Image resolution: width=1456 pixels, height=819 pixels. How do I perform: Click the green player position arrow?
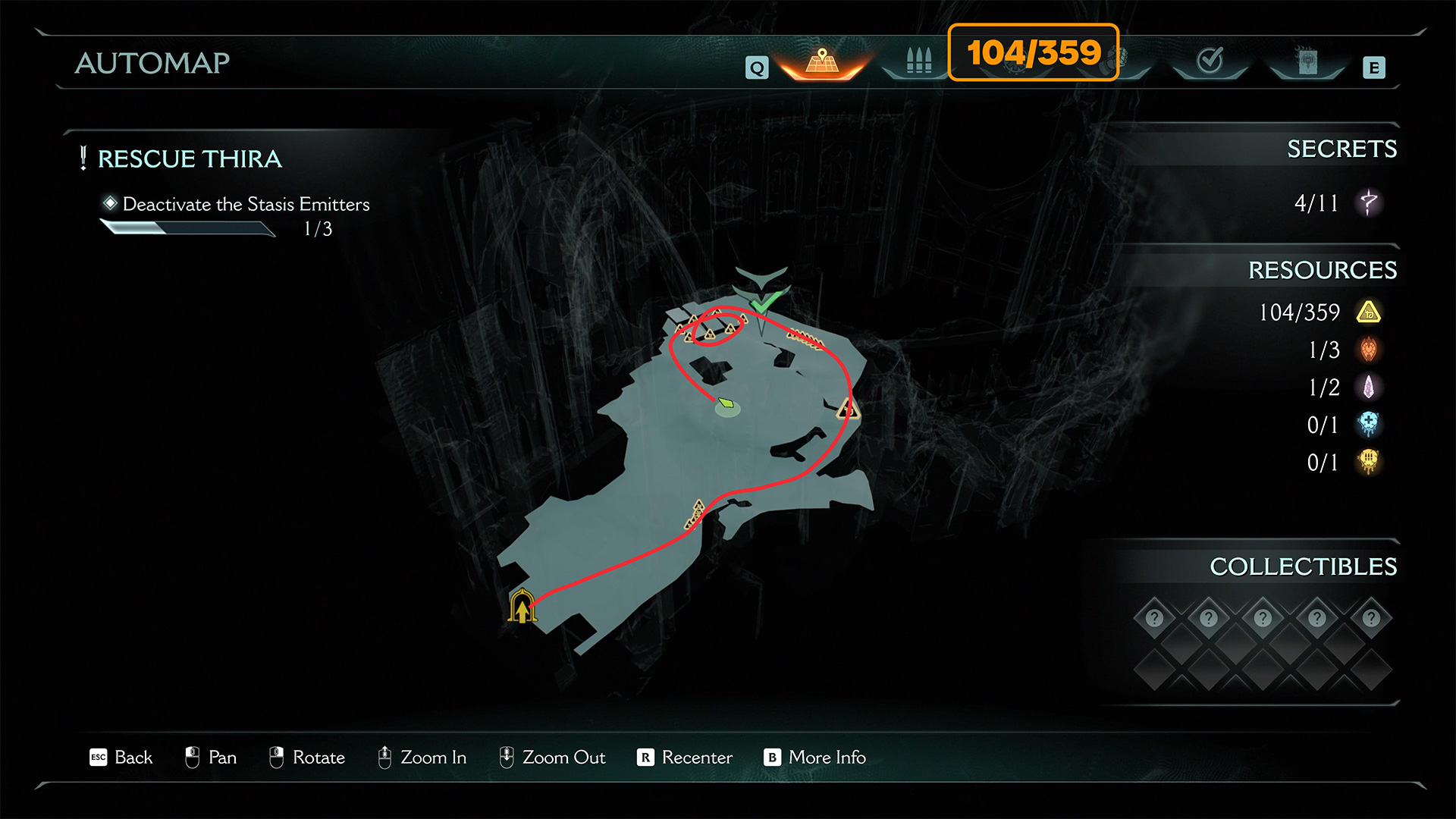point(726,403)
